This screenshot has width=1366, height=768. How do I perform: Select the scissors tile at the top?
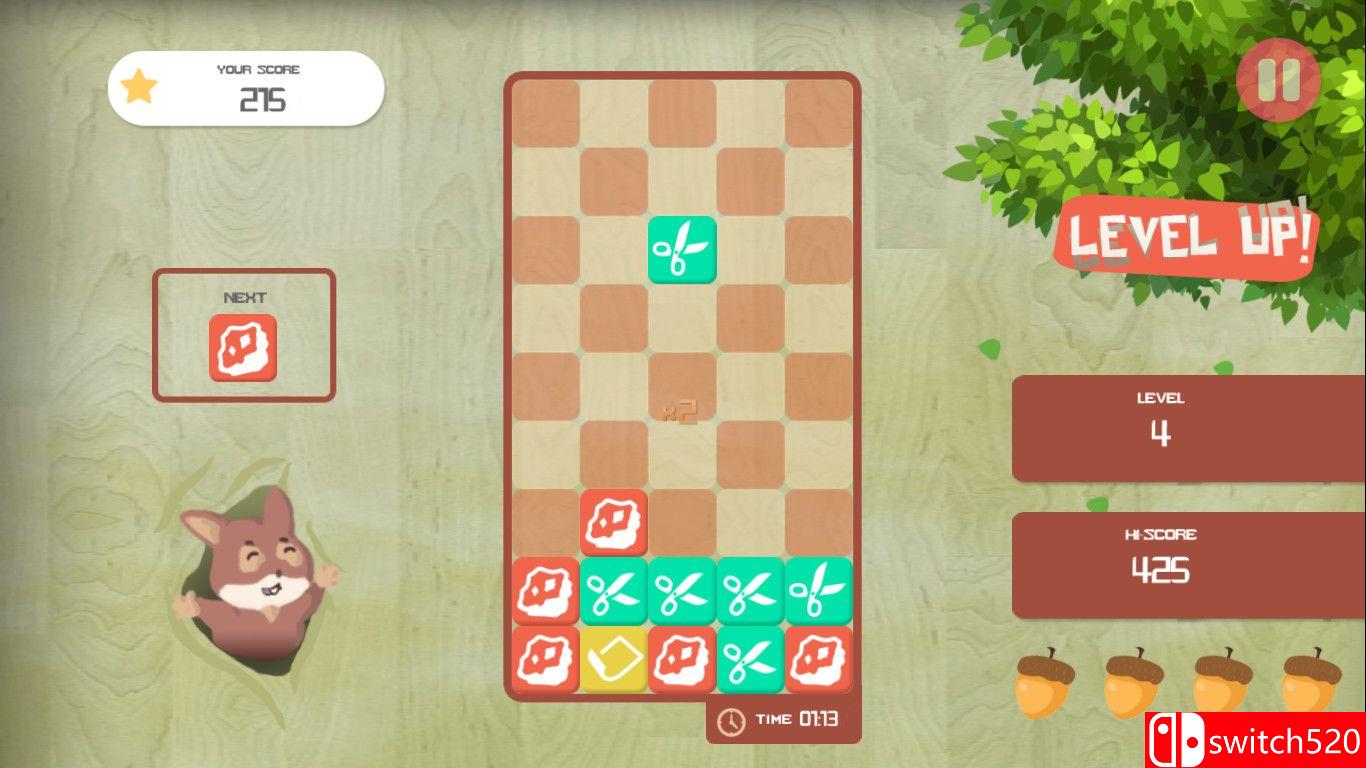(x=682, y=247)
